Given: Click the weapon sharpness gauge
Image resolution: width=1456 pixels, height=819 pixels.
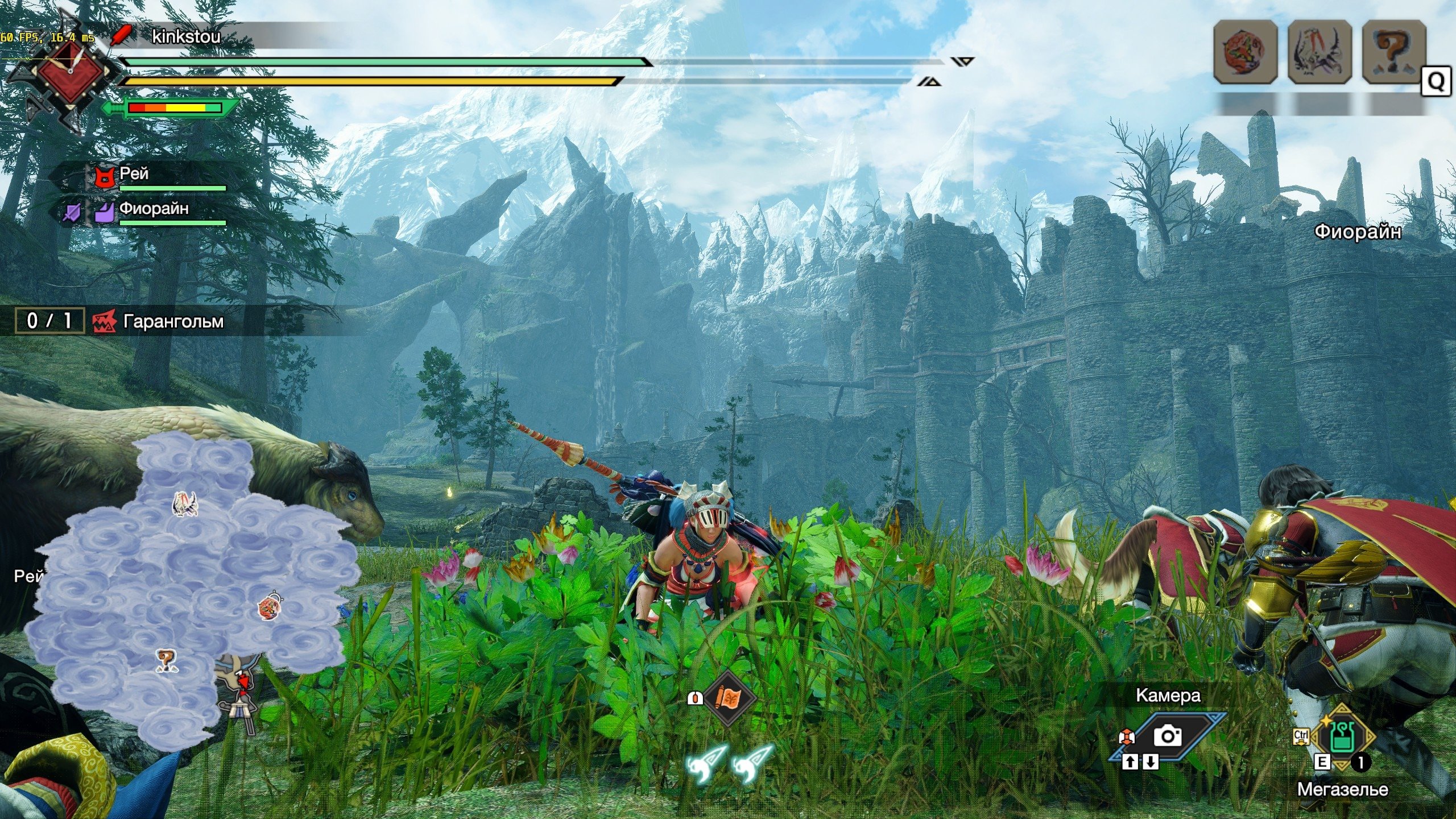Looking at the screenshot, I should pos(174,107).
